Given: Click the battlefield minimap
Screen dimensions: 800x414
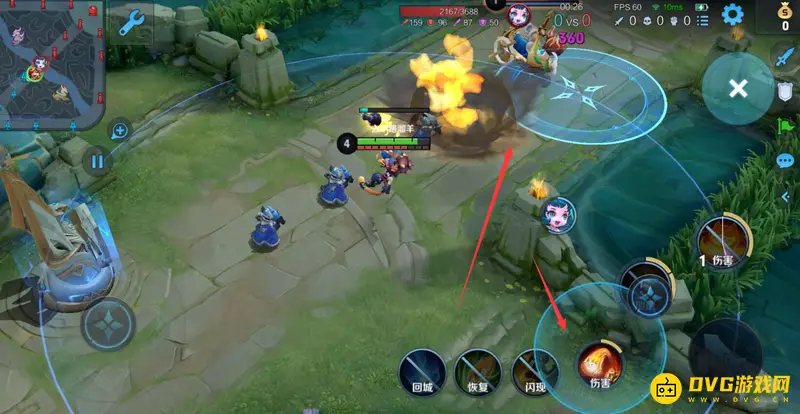Looking at the screenshot, I should tap(53, 64).
